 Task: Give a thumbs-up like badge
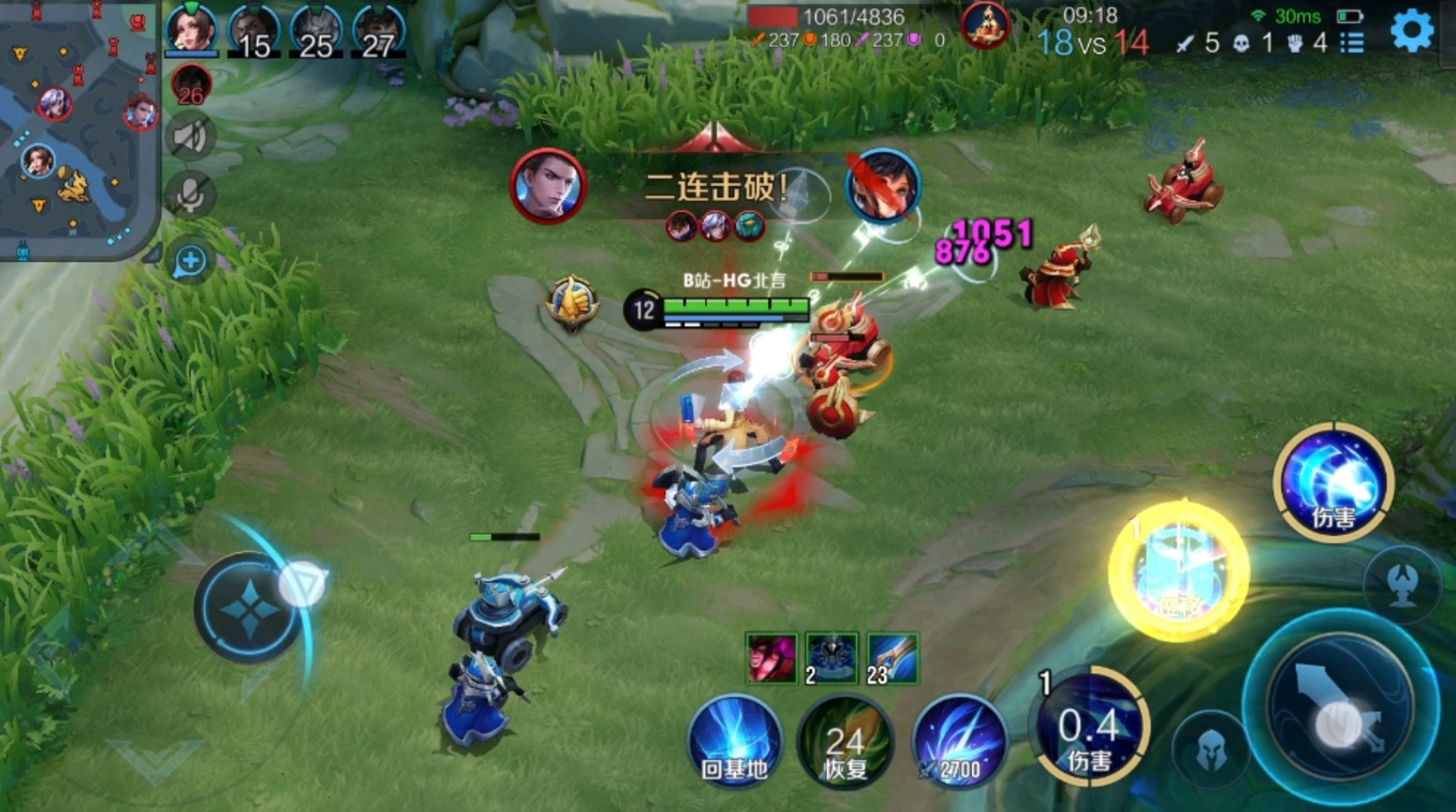[x=572, y=301]
